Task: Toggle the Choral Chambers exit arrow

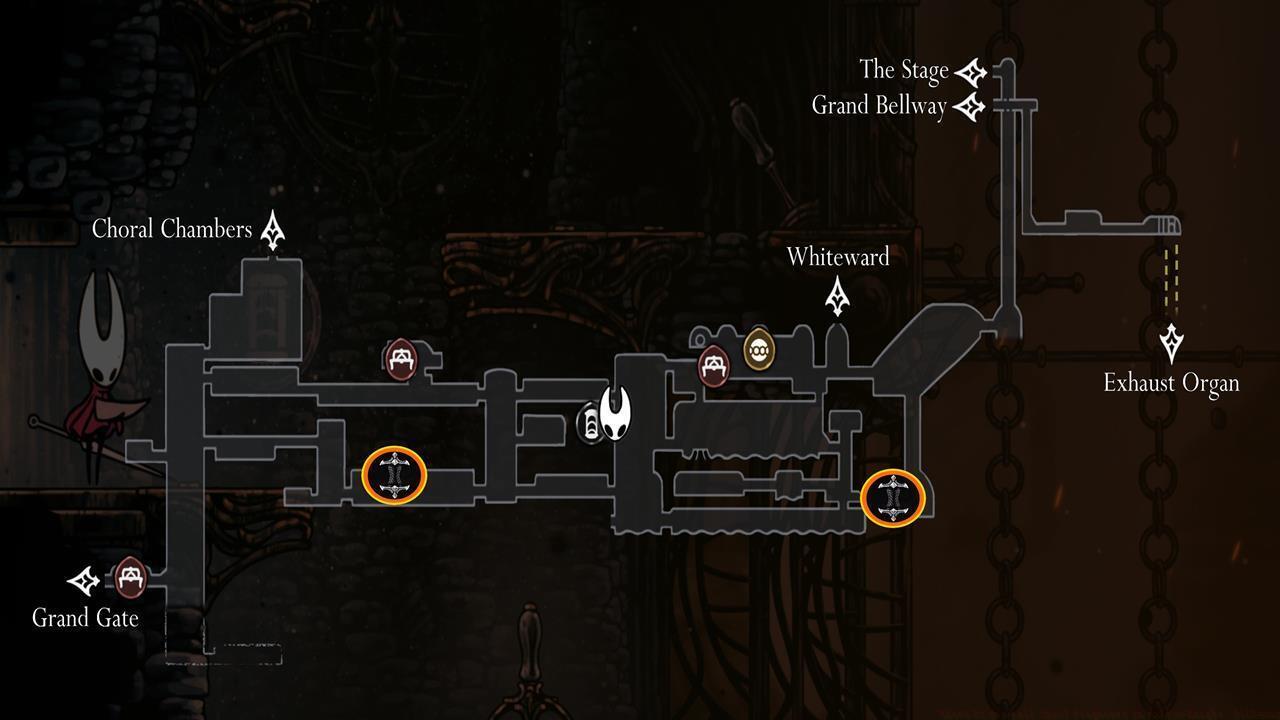Action: pos(272,227)
